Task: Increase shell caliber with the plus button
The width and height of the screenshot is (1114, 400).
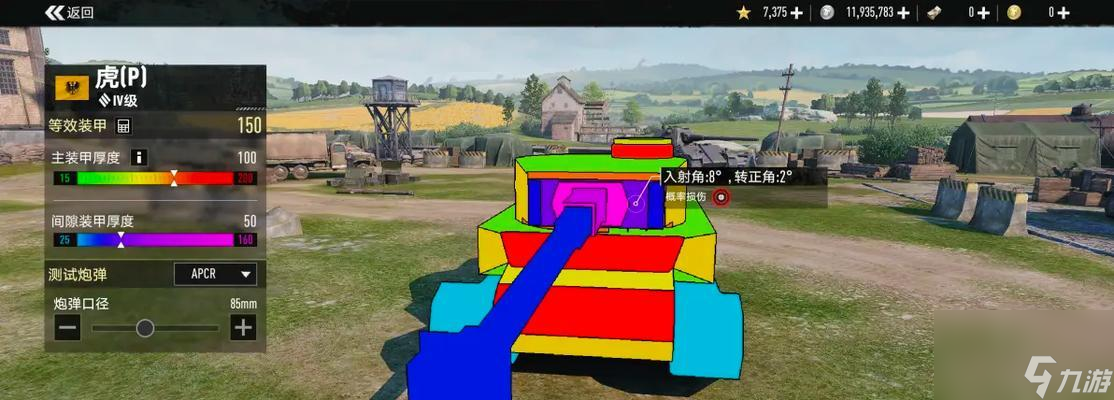Action: click(x=243, y=327)
